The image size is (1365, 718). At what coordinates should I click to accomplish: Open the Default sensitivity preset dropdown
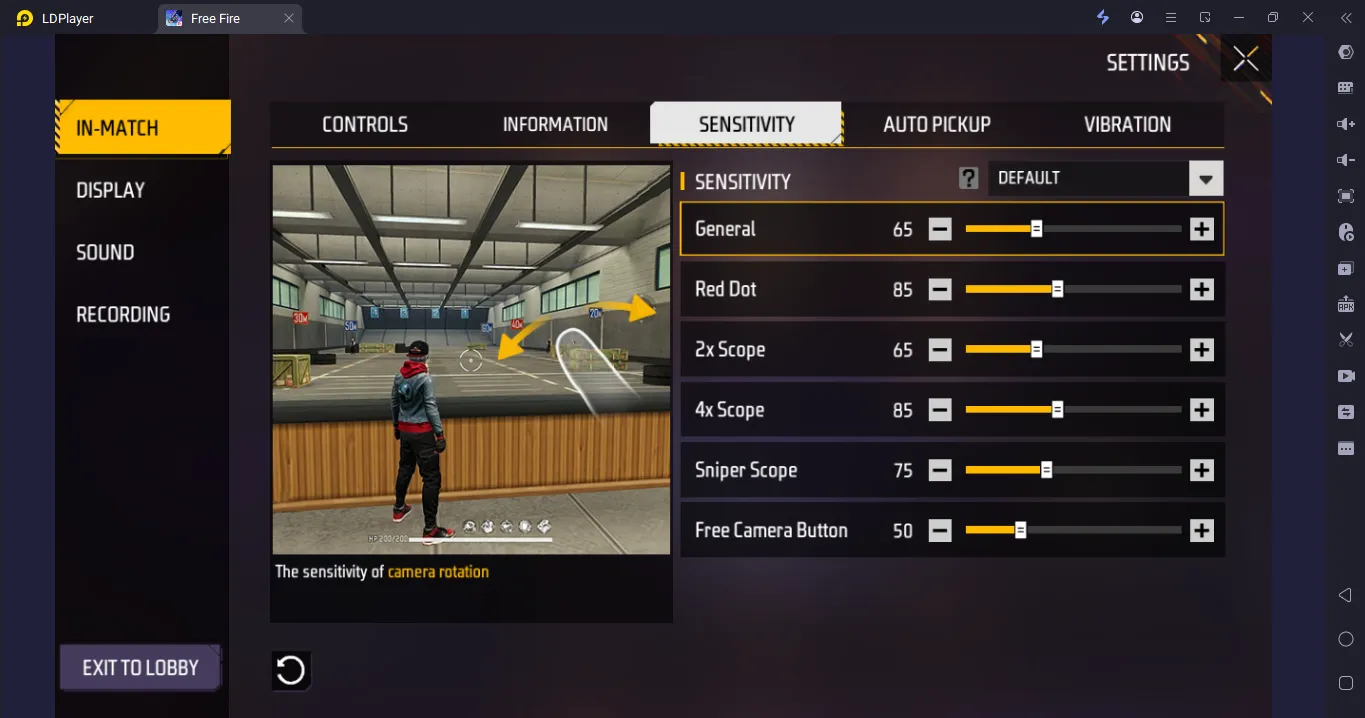tap(1205, 179)
